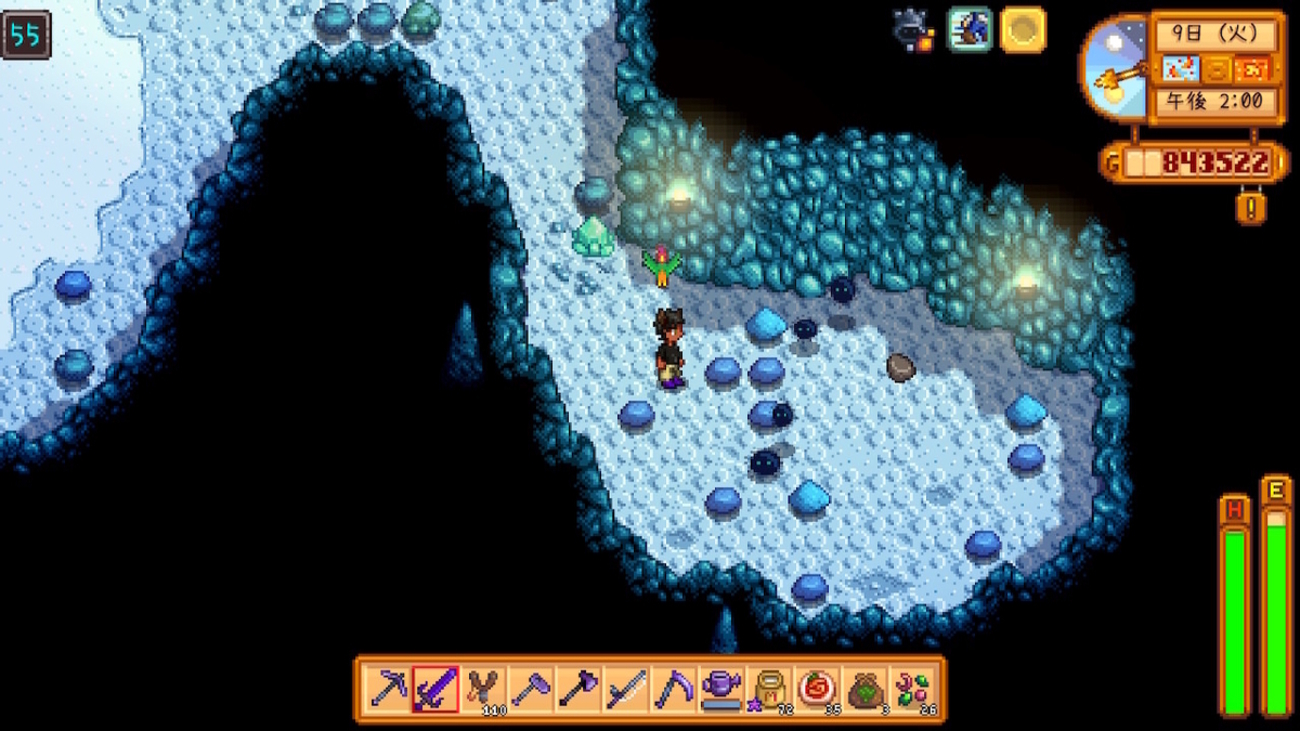Click the yellow ring buff icon
The height and width of the screenshot is (731, 1300).
[1022, 30]
